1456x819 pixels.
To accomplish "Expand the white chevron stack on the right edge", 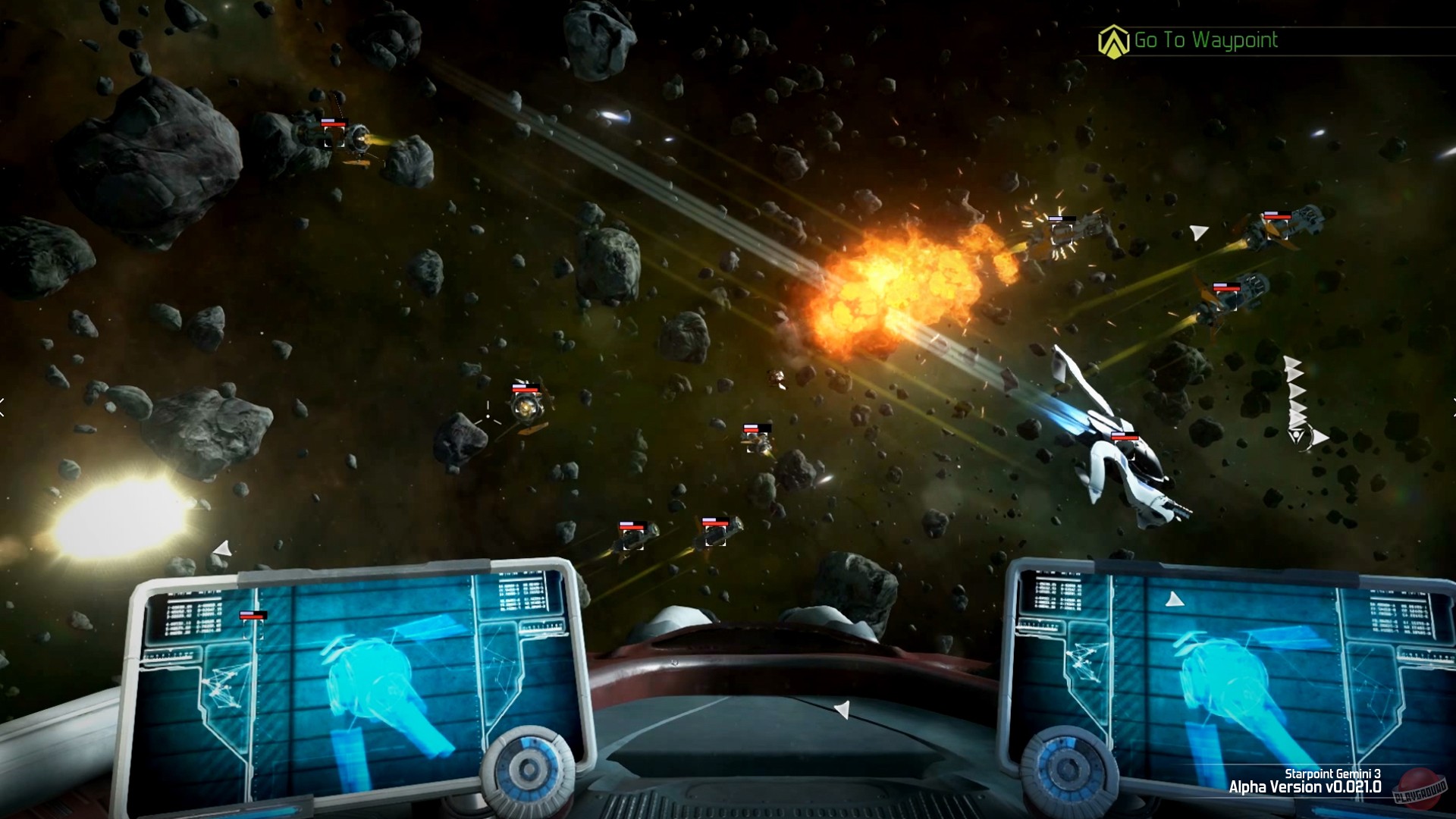I will pyautogui.click(x=1297, y=394).
